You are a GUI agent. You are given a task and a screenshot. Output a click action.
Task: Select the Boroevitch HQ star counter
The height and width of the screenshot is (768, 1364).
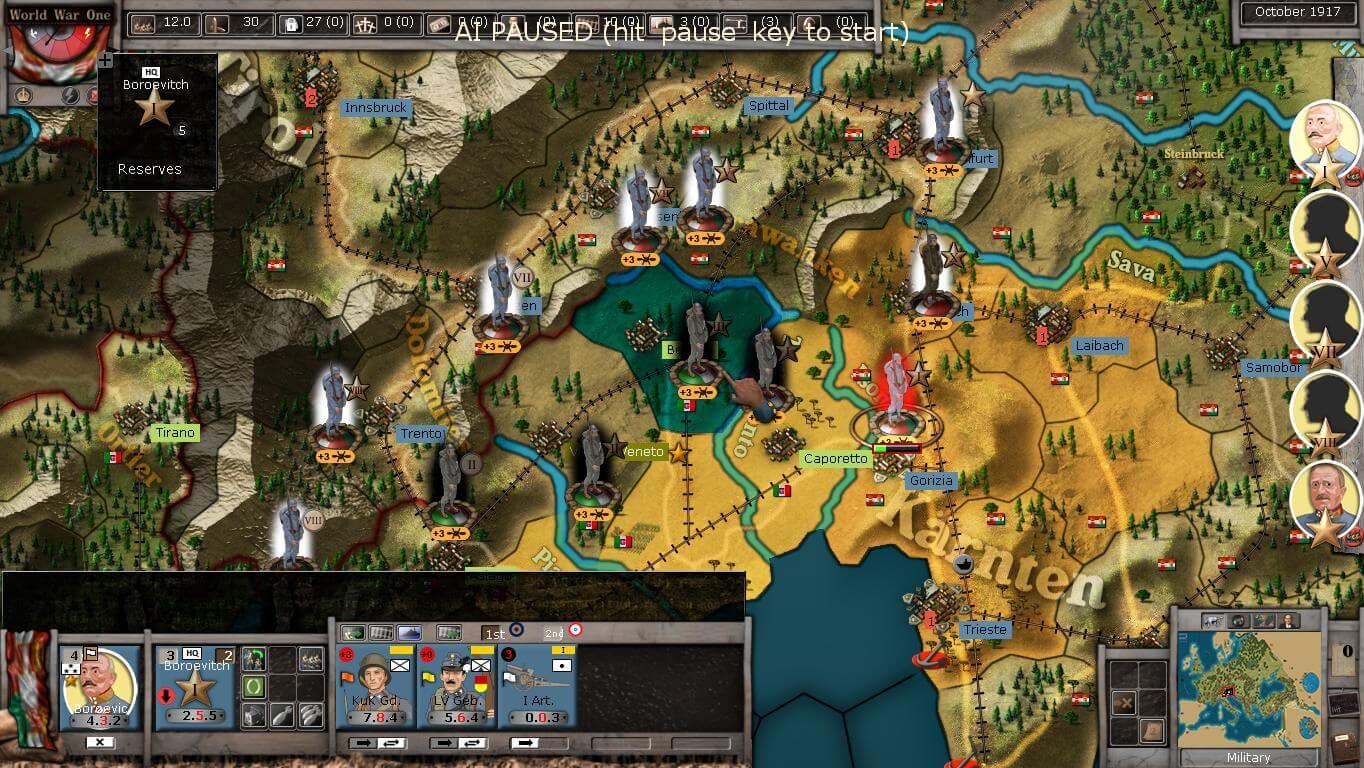pos(194,690)
